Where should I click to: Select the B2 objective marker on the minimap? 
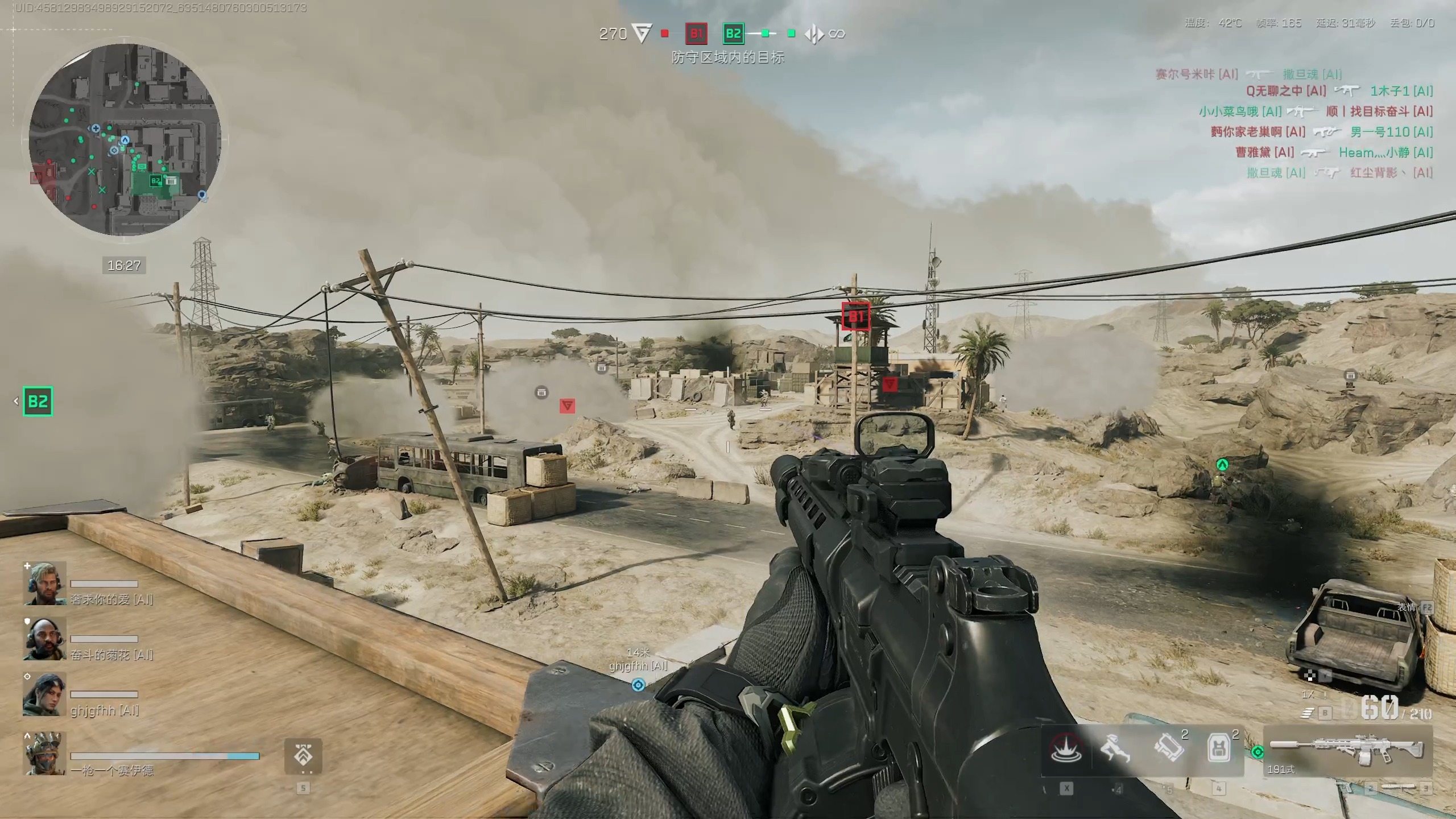[x=155, y=181]
